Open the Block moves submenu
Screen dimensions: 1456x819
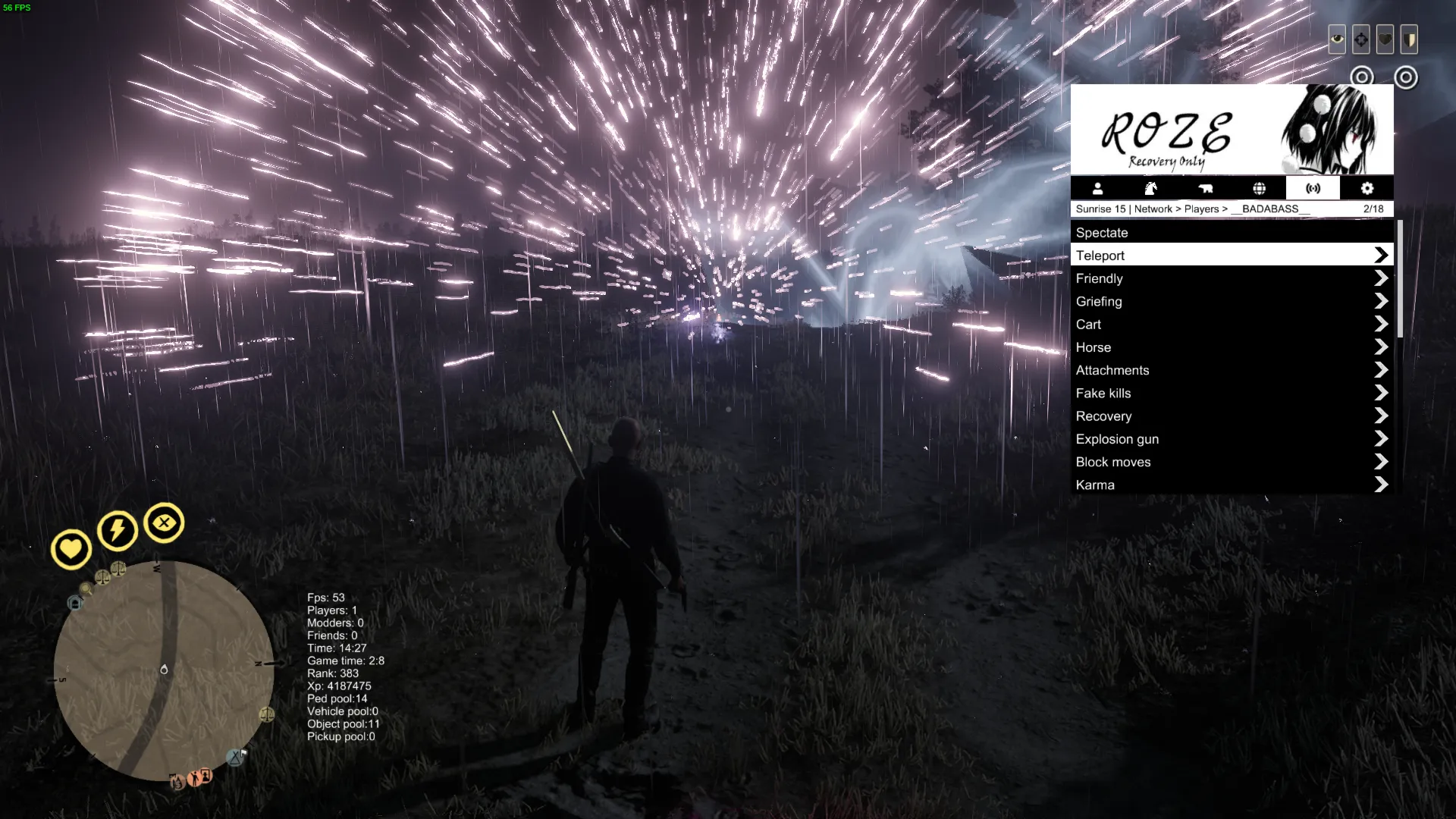[x=1232, y=462]
